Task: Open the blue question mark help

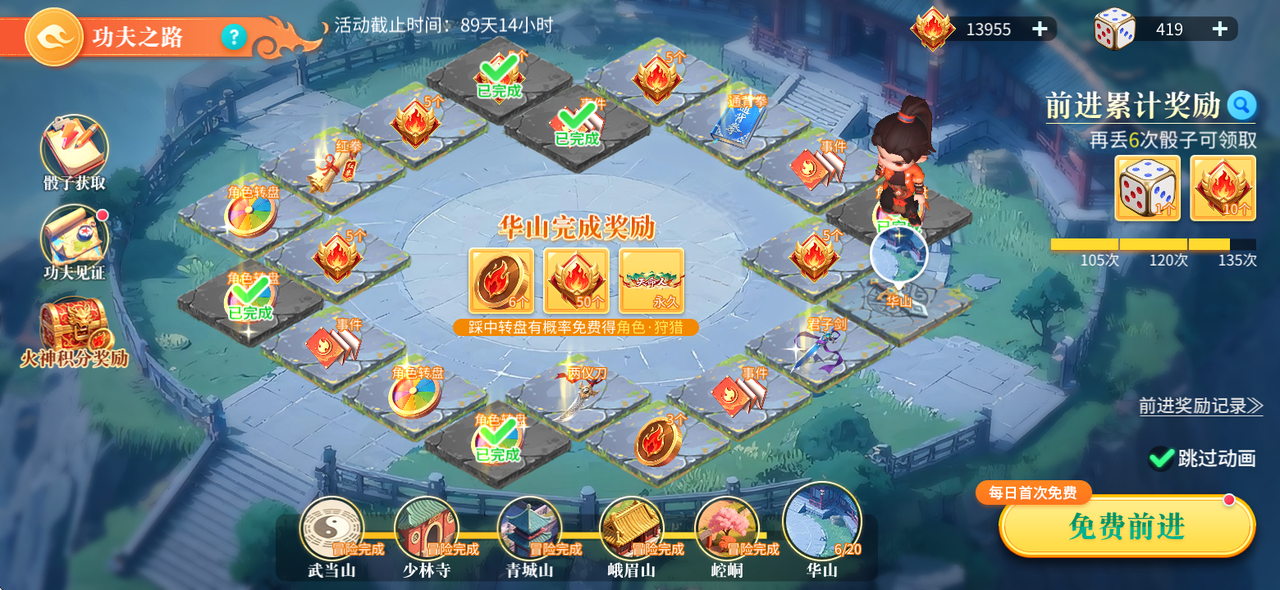Action: coord(234,37)
